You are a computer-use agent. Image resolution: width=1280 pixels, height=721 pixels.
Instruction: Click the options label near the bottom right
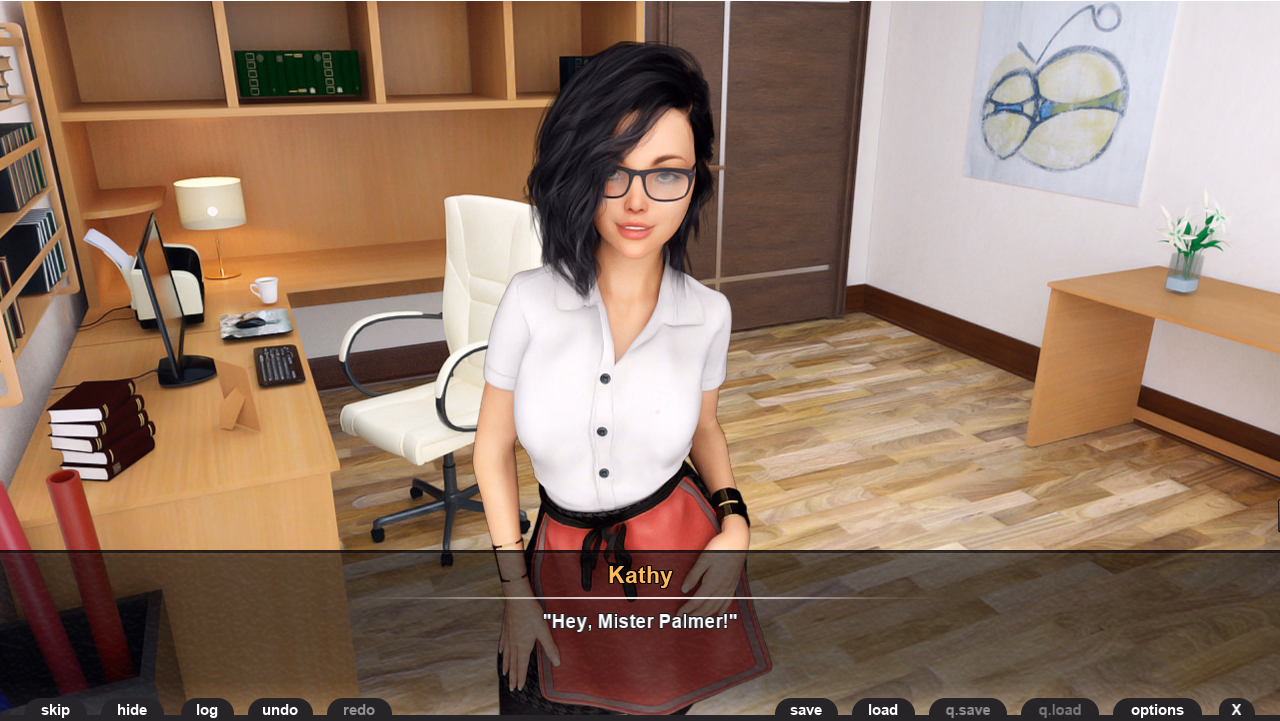1157,710
